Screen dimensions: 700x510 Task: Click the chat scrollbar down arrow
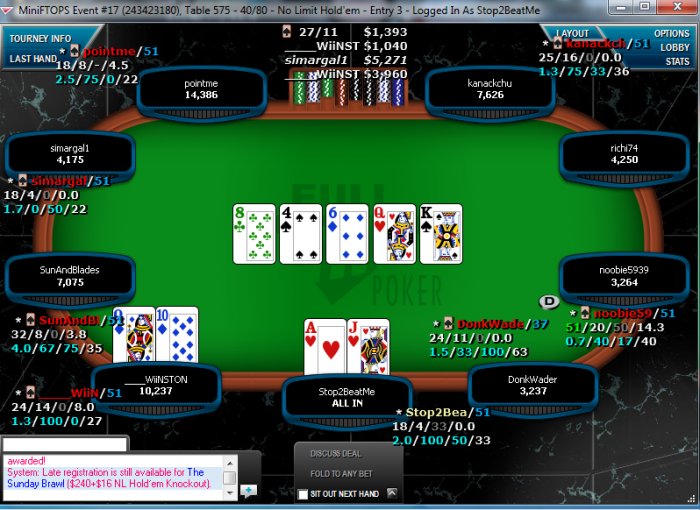230,492
